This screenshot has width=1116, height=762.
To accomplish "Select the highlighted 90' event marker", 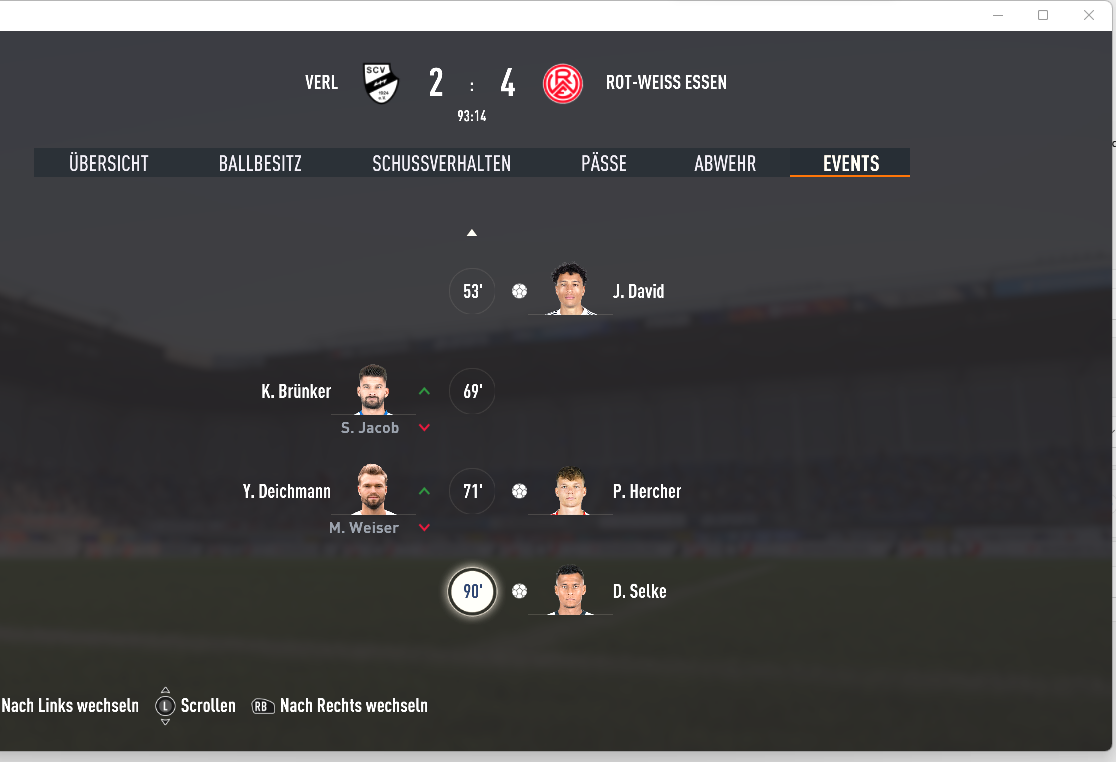I will point(472,592).
